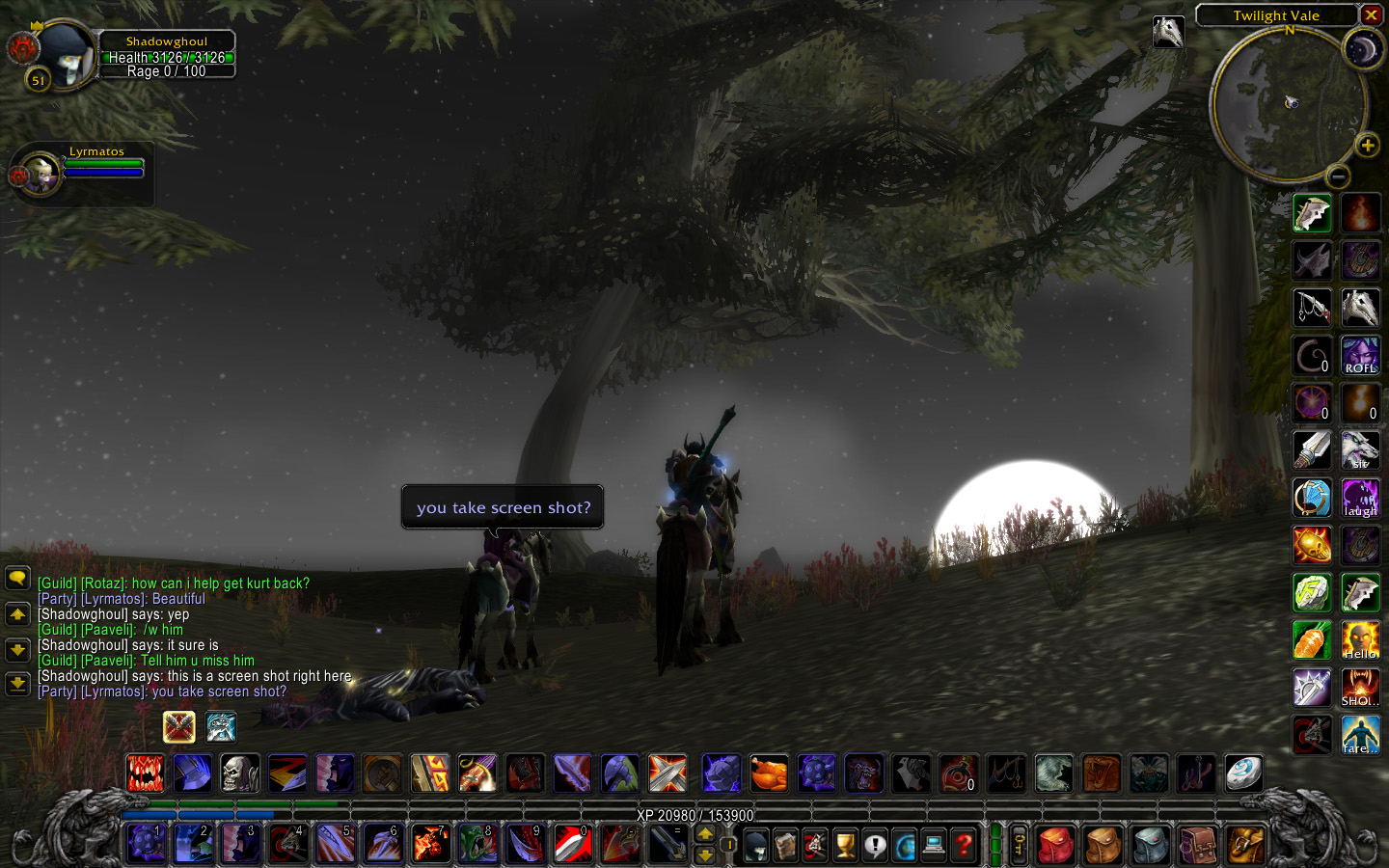Use the ROFL macro button
This screenshot has width=1389, height=868.
coord(1360,356)
